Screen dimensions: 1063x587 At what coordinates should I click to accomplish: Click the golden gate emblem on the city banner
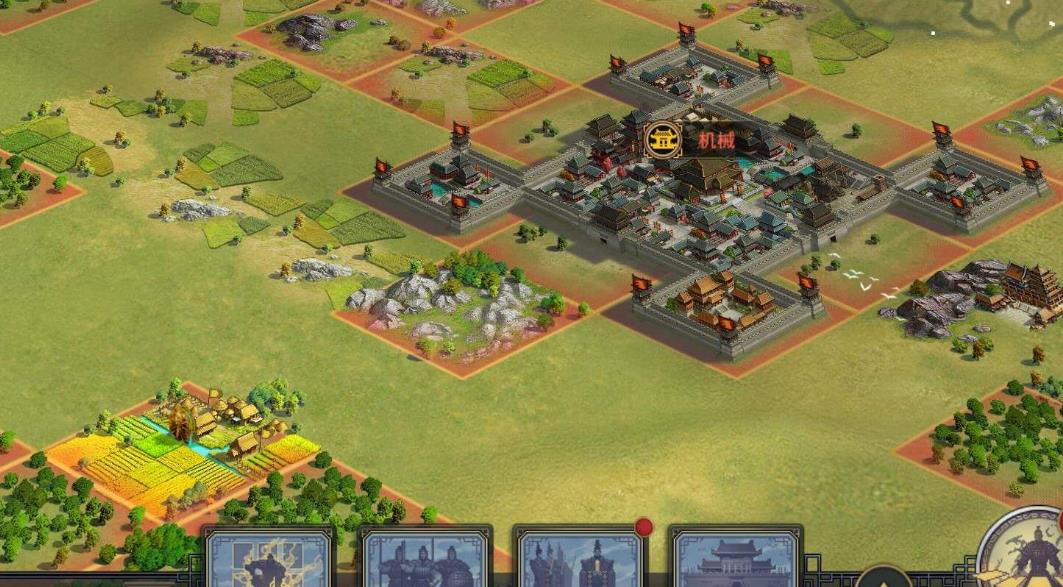point(663,140)
